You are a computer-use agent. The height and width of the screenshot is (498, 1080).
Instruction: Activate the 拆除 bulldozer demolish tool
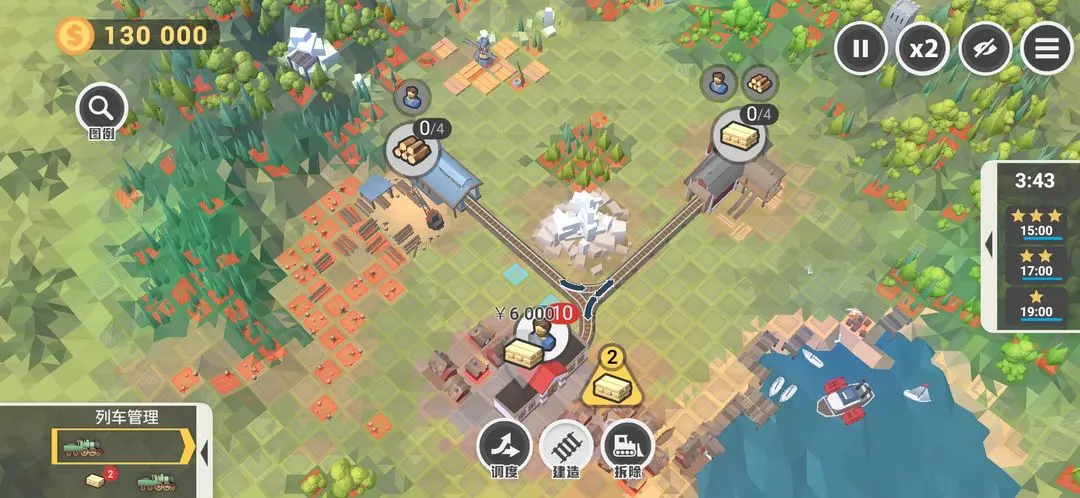(627, 446)
